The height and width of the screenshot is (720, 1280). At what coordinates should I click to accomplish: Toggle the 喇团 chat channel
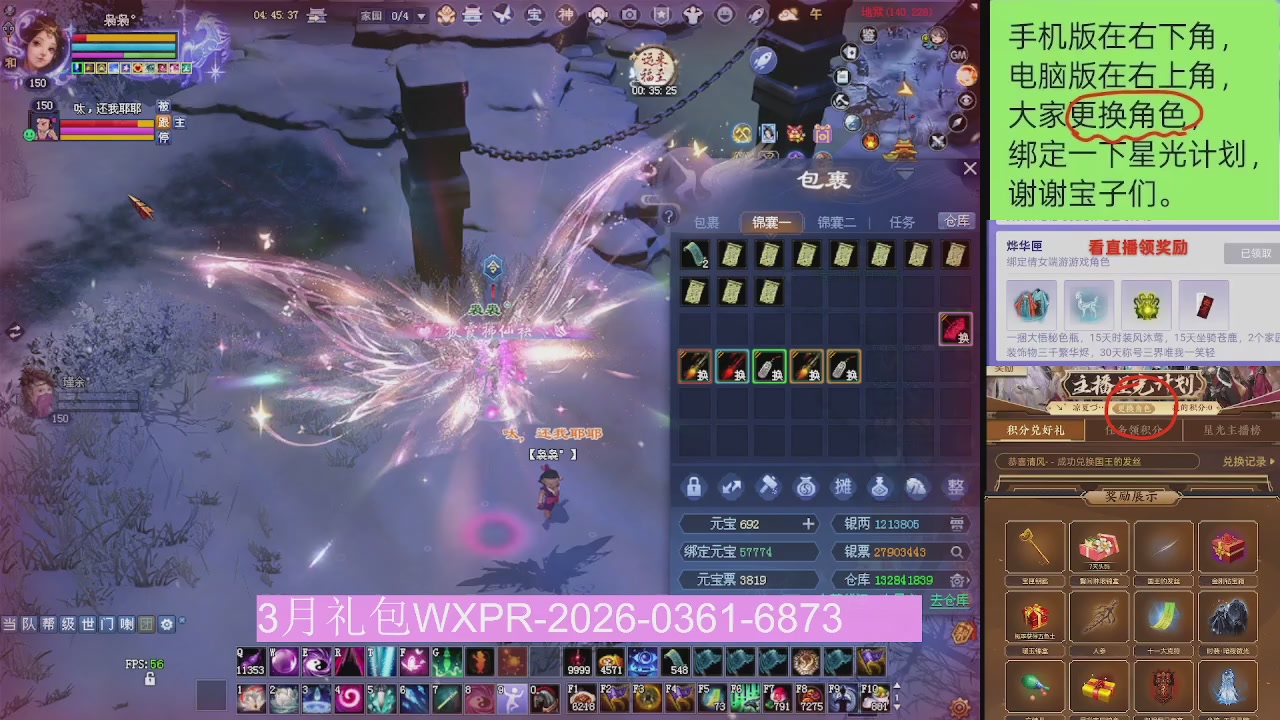pyautogui.click(x=134, y=624)
